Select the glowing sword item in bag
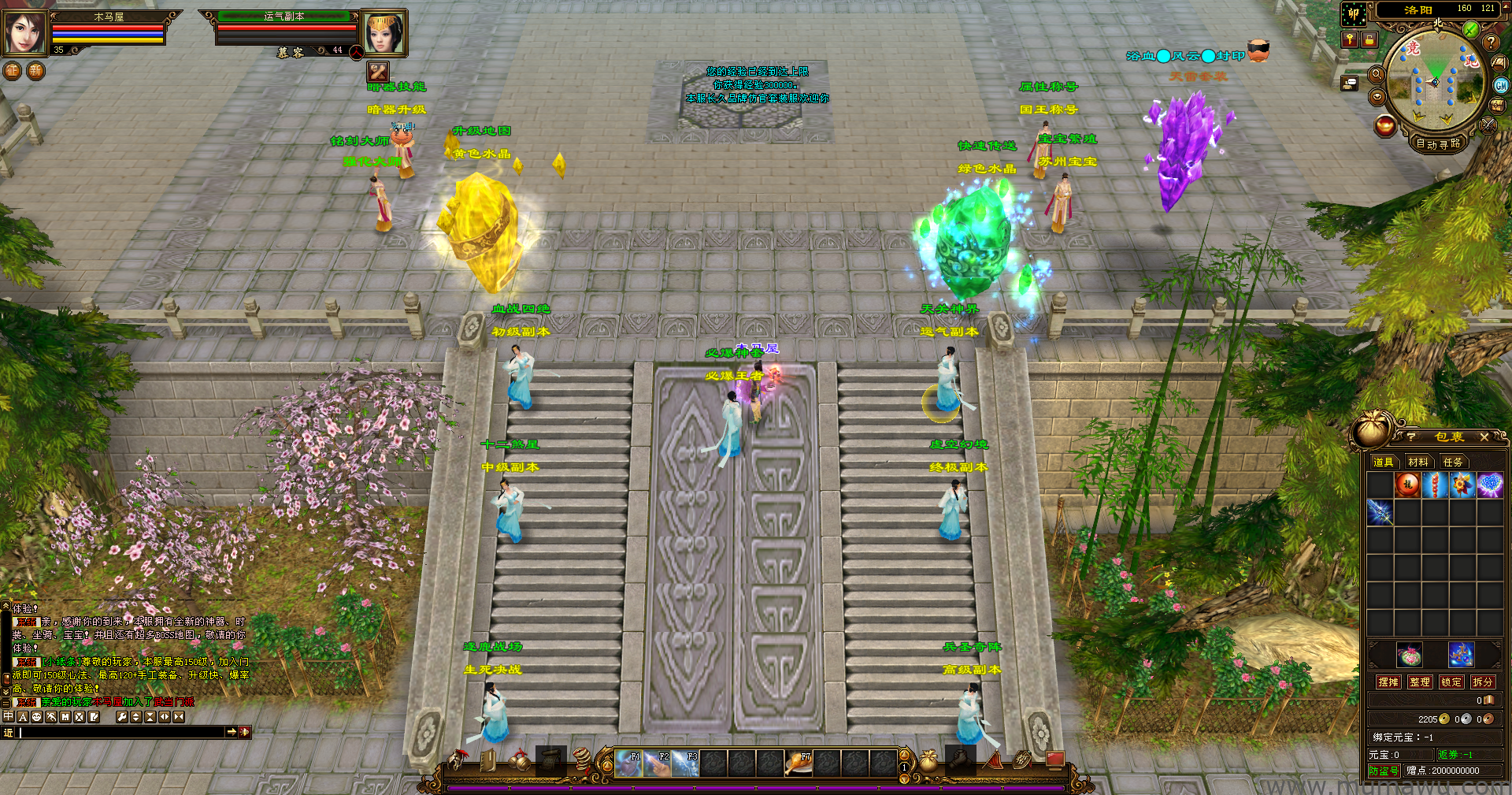 pyautogui.click(x=1380, y=512)
